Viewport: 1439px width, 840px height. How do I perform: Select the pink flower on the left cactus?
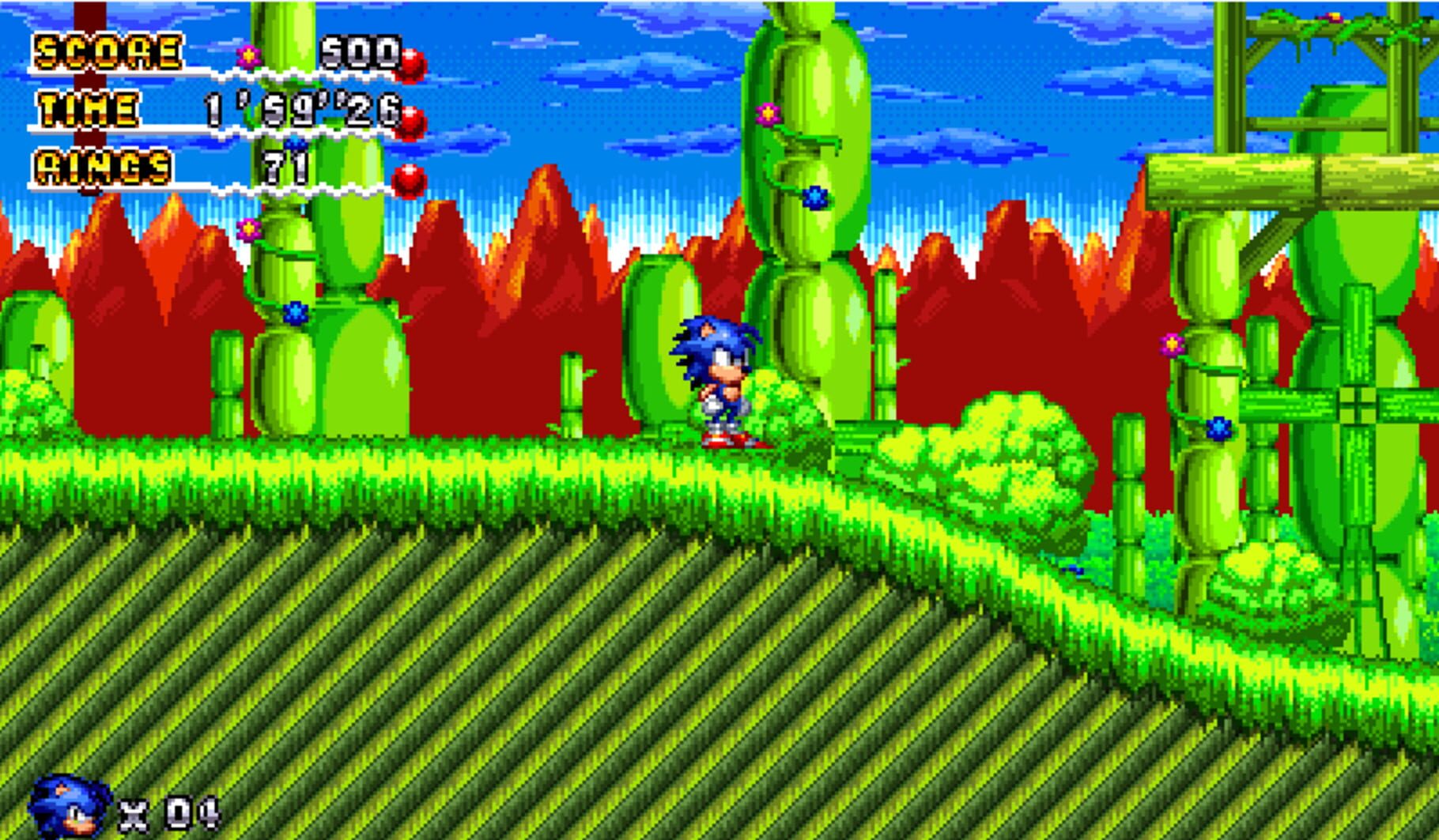pos(247,230)
